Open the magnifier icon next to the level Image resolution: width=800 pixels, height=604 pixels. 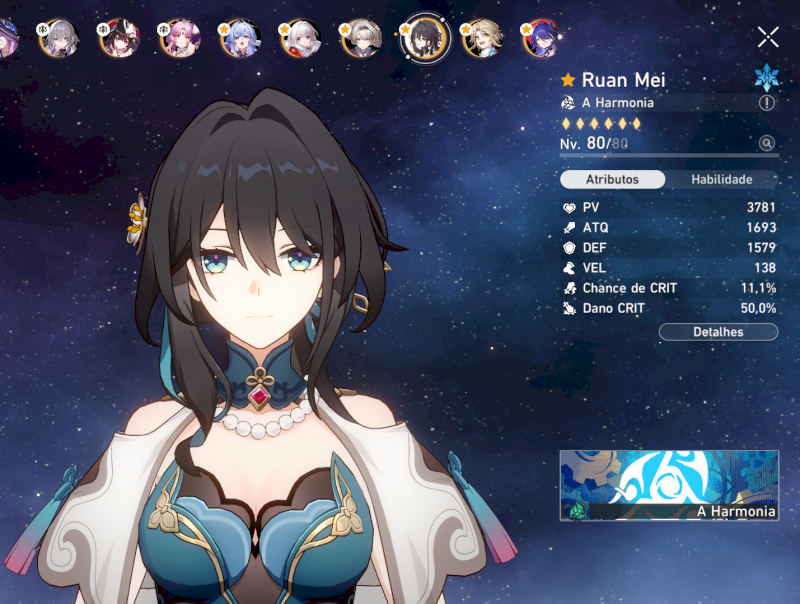pyautogui.click(x=767, y=144)
